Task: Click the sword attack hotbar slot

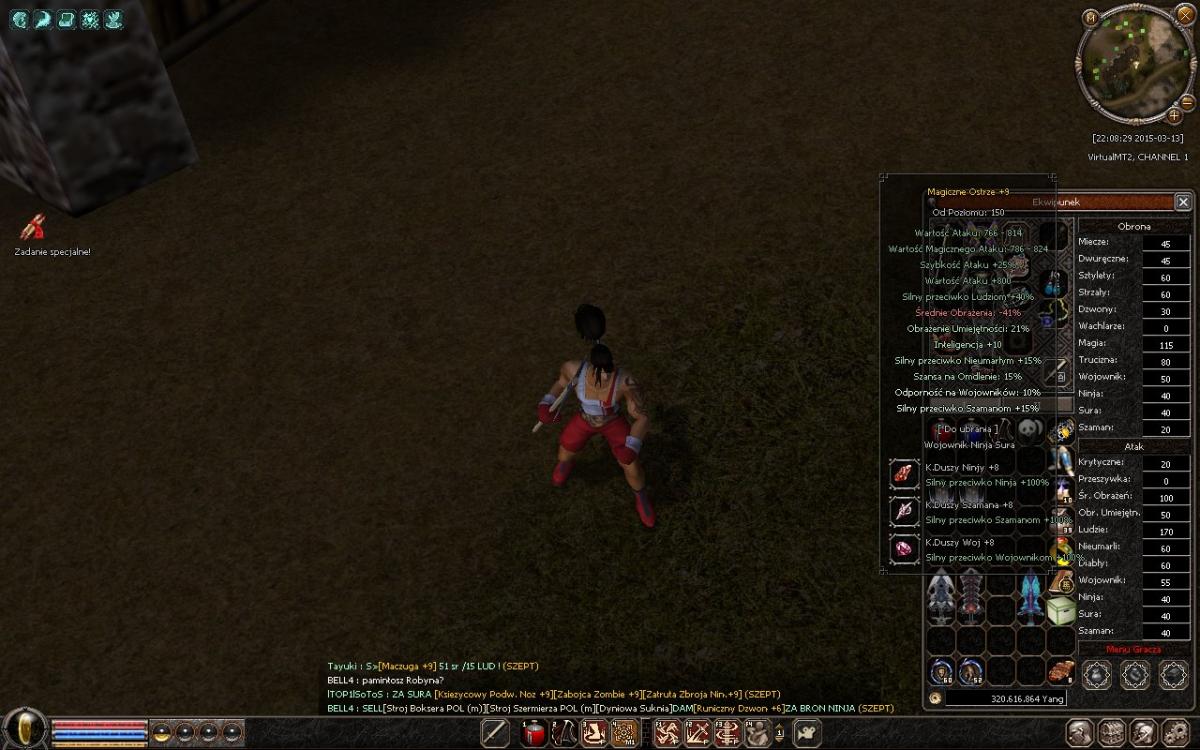Action: coord(496,733)
